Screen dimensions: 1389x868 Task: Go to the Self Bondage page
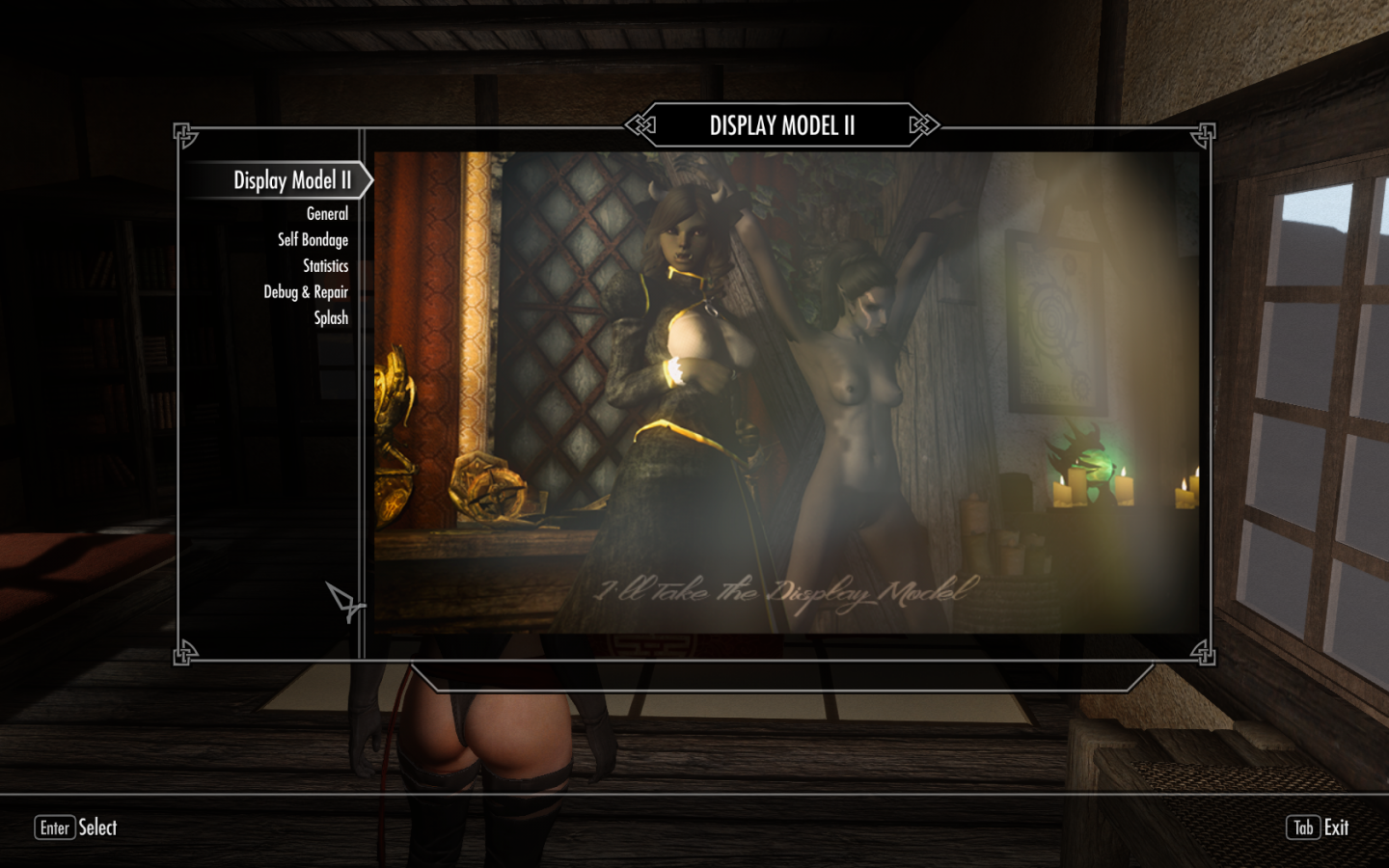[313, 240]
